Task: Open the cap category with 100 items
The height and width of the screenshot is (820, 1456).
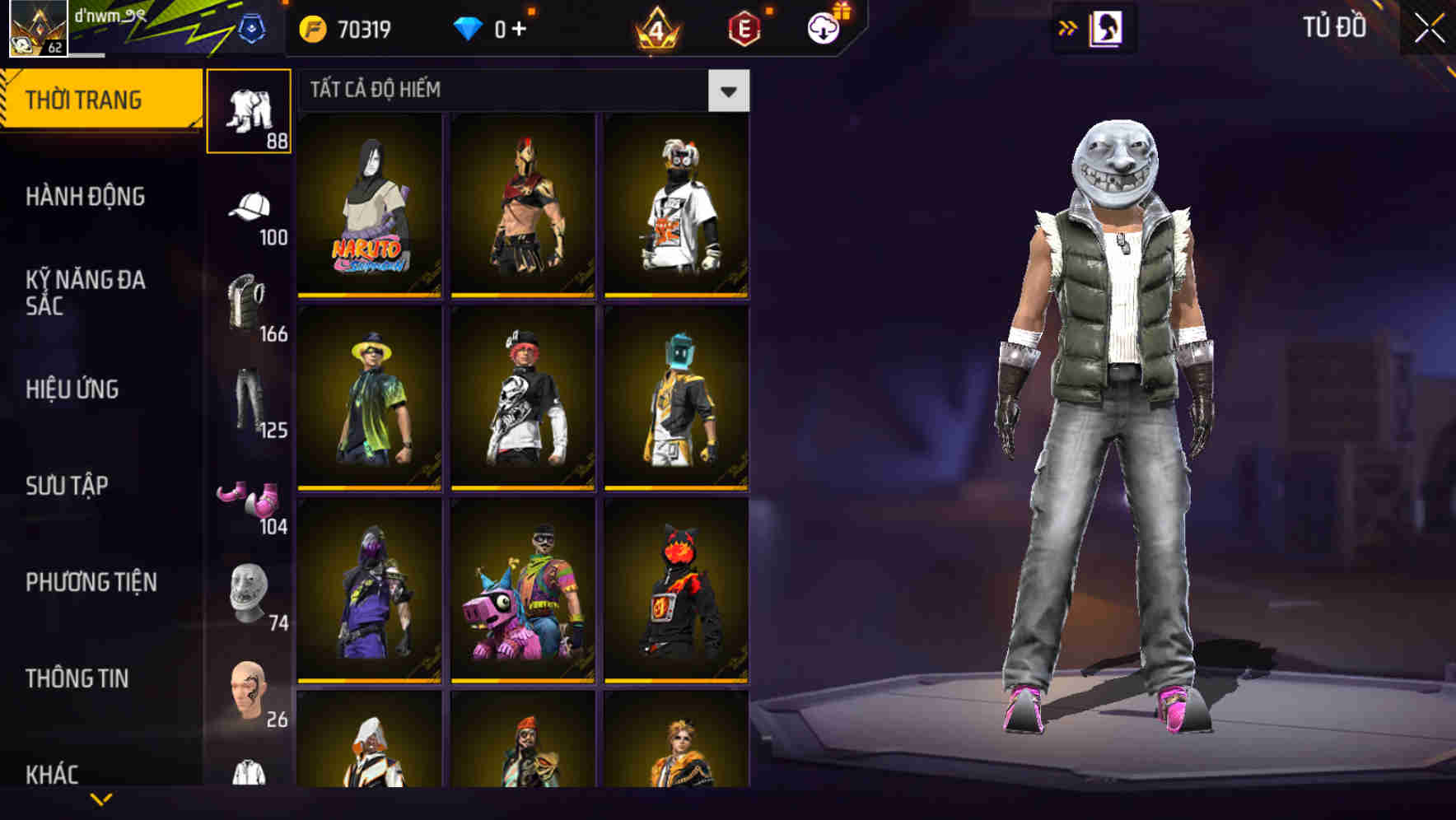Action: click(250, 210)
